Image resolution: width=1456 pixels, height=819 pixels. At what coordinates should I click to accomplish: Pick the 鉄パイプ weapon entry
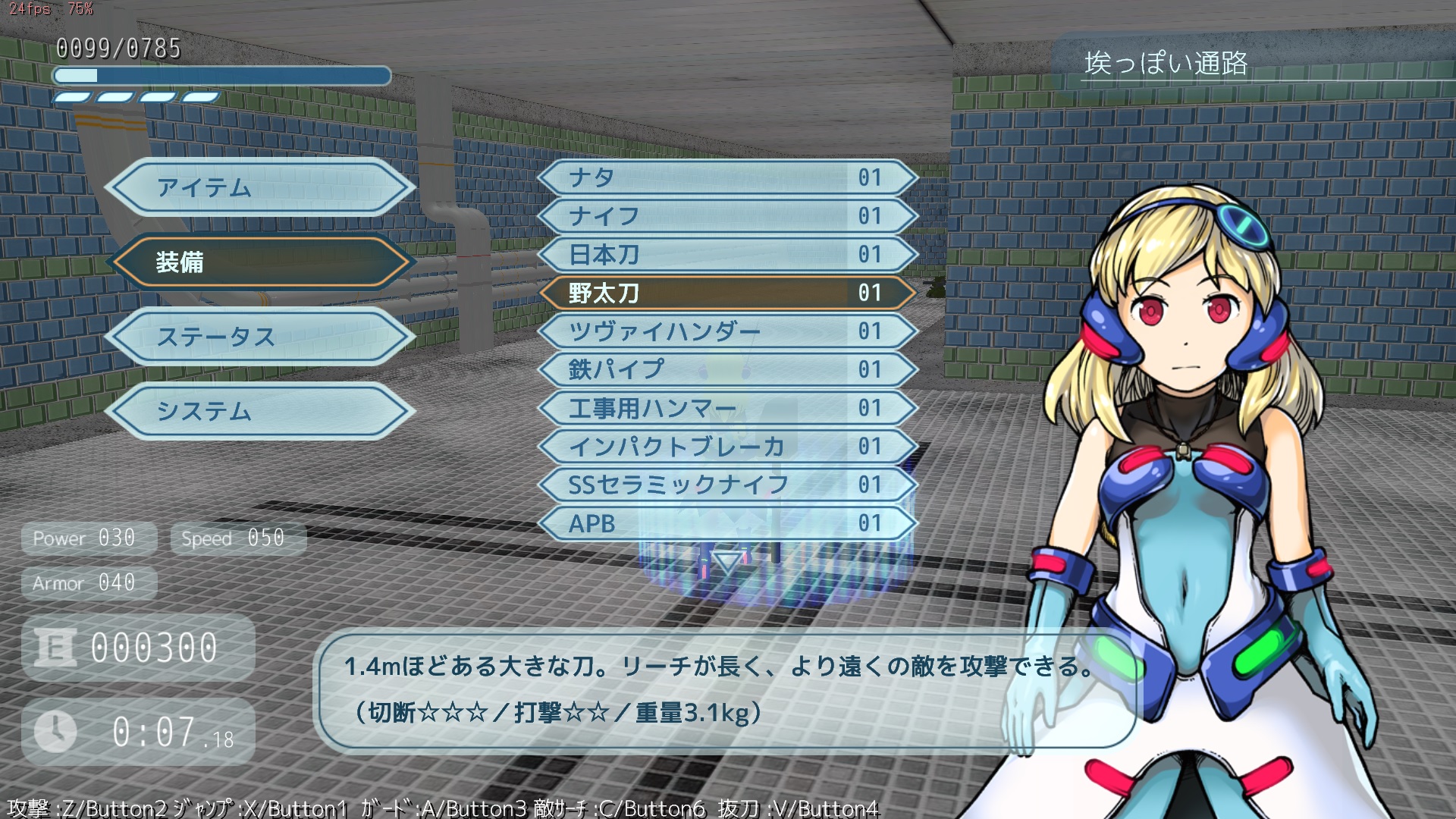point(726,370)
